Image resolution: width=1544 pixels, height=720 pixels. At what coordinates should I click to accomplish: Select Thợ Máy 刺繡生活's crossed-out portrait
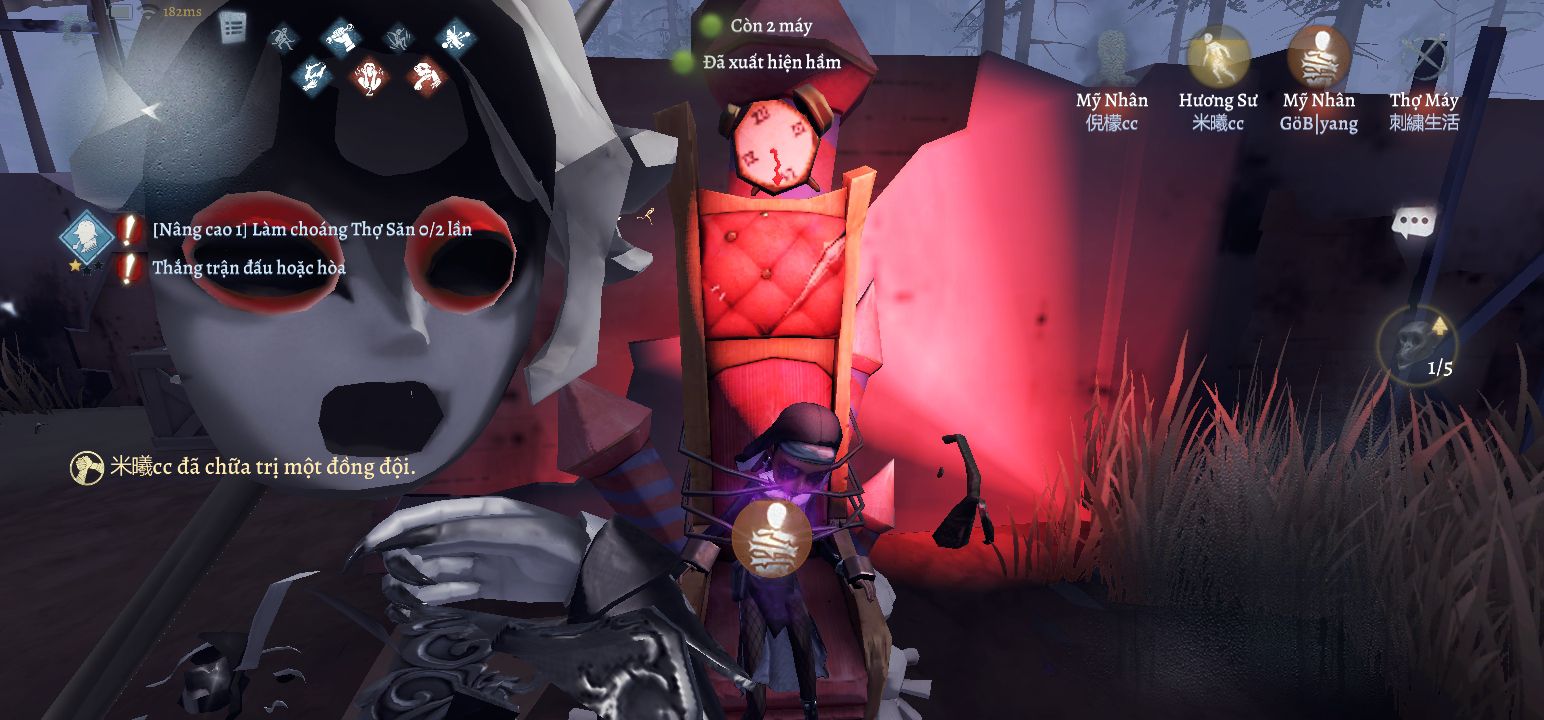click(1424, 56)
